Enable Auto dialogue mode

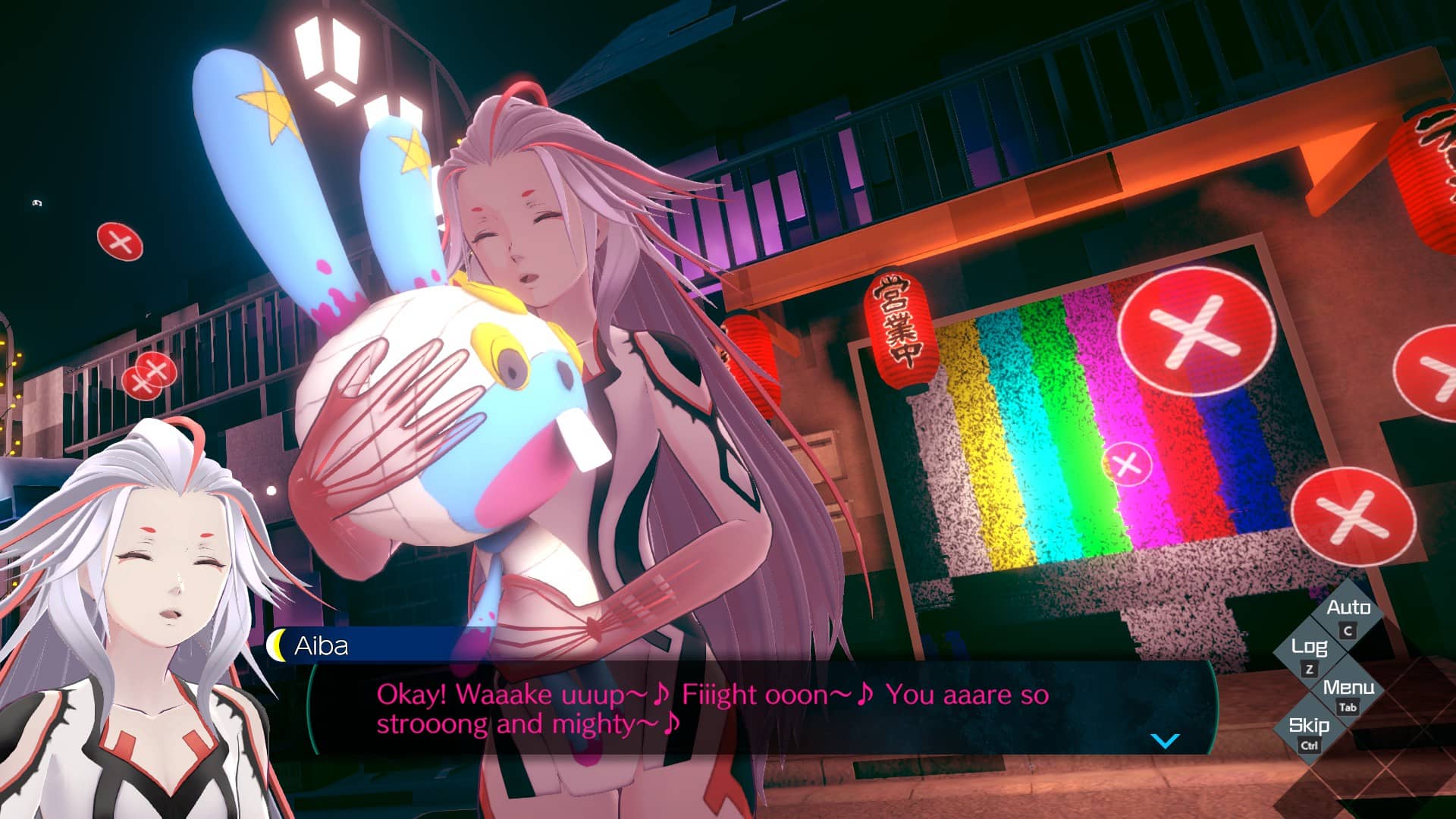click(1348, 616)
